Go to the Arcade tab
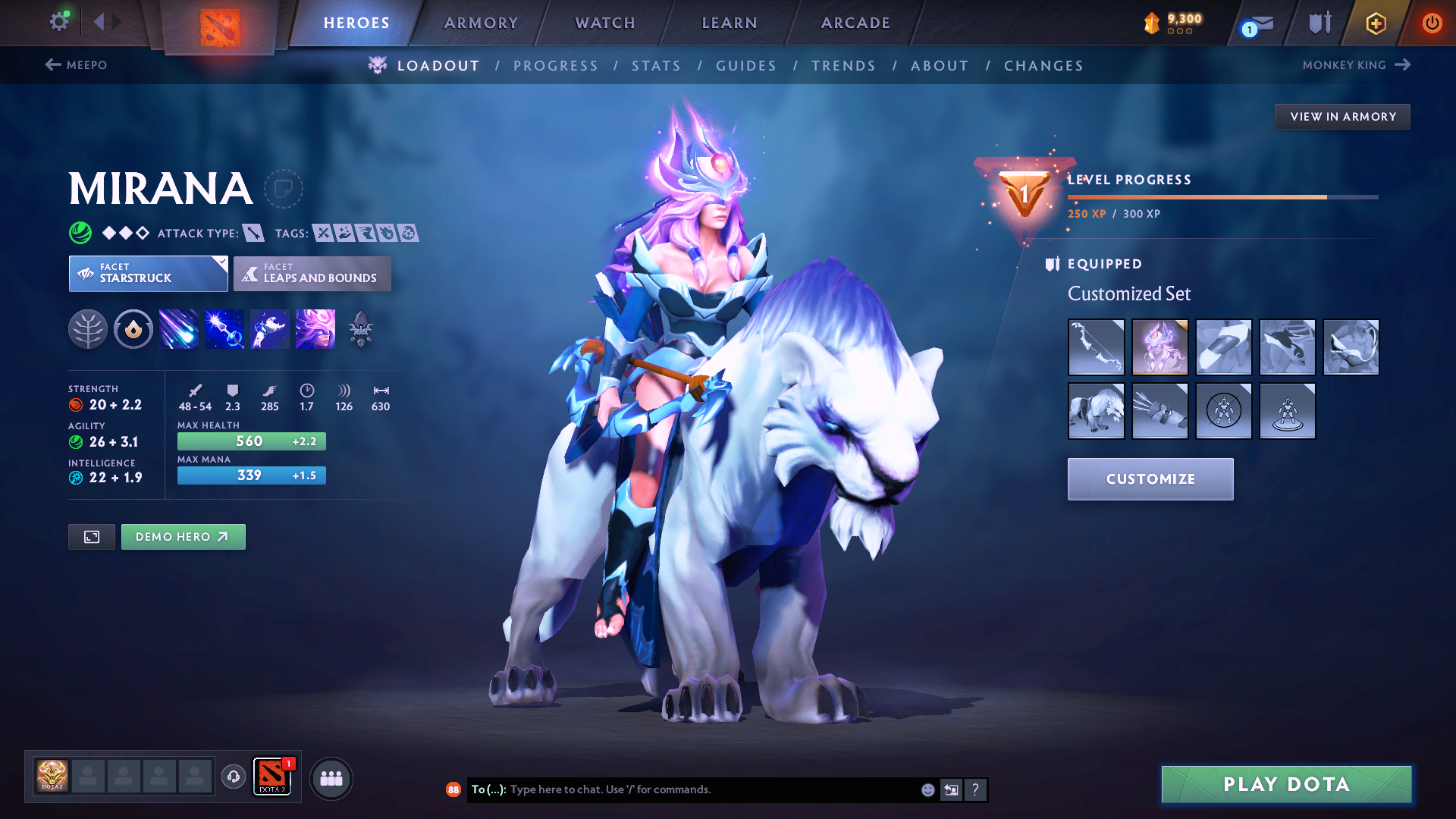 coord(855,23)
